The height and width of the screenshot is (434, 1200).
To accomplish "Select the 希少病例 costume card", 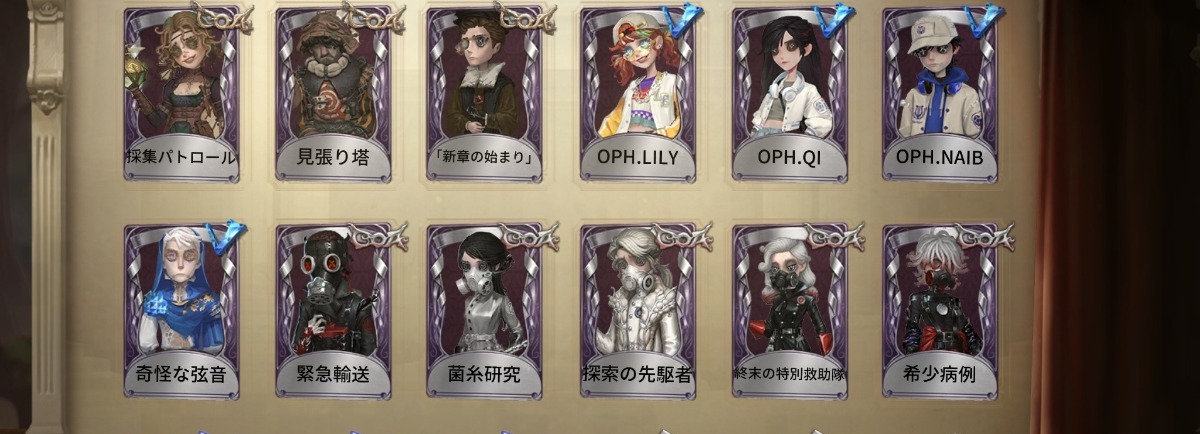I will tap(940, 310).
